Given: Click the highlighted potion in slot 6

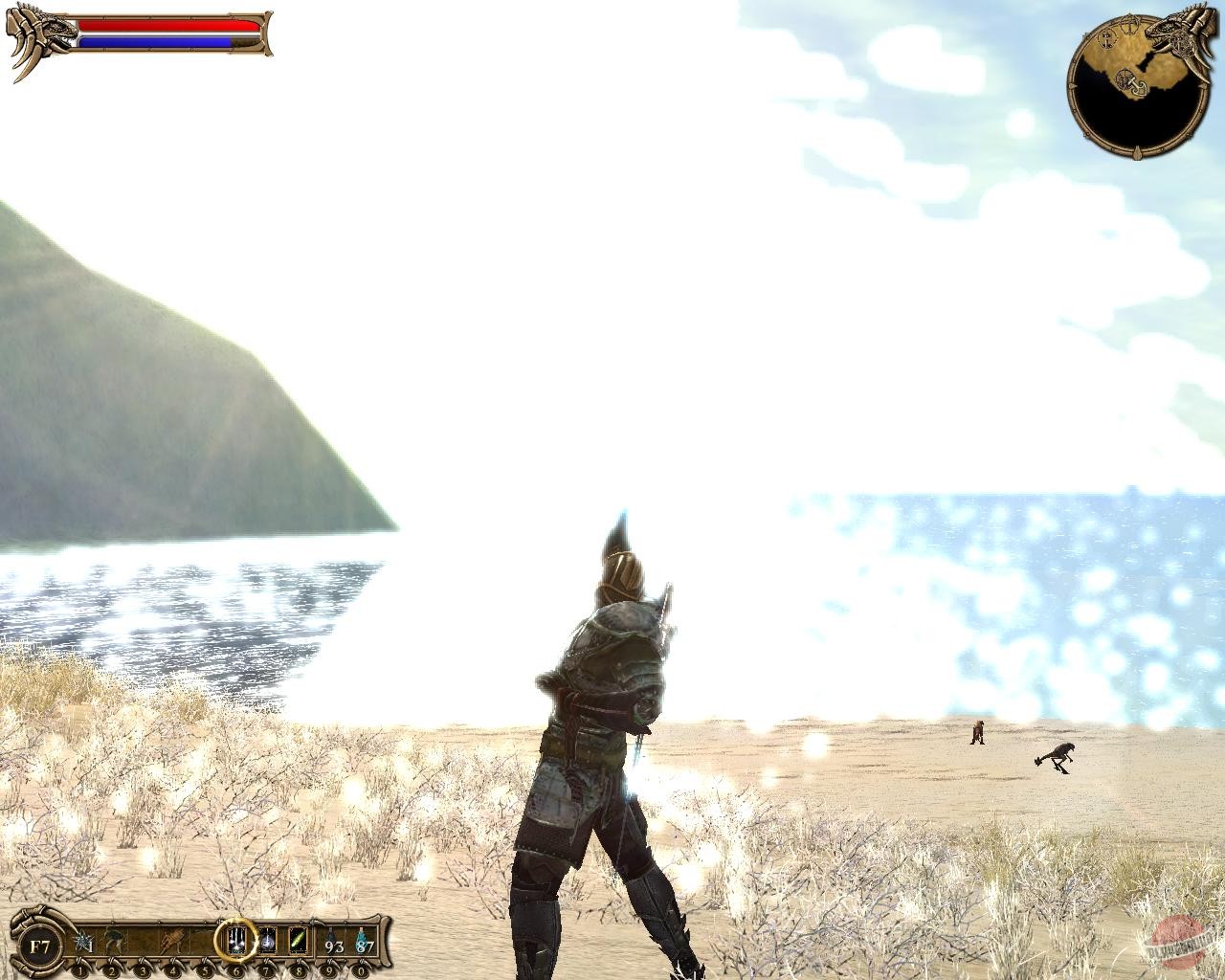Looking at the screenshot, I should click(x=235, y=941).
